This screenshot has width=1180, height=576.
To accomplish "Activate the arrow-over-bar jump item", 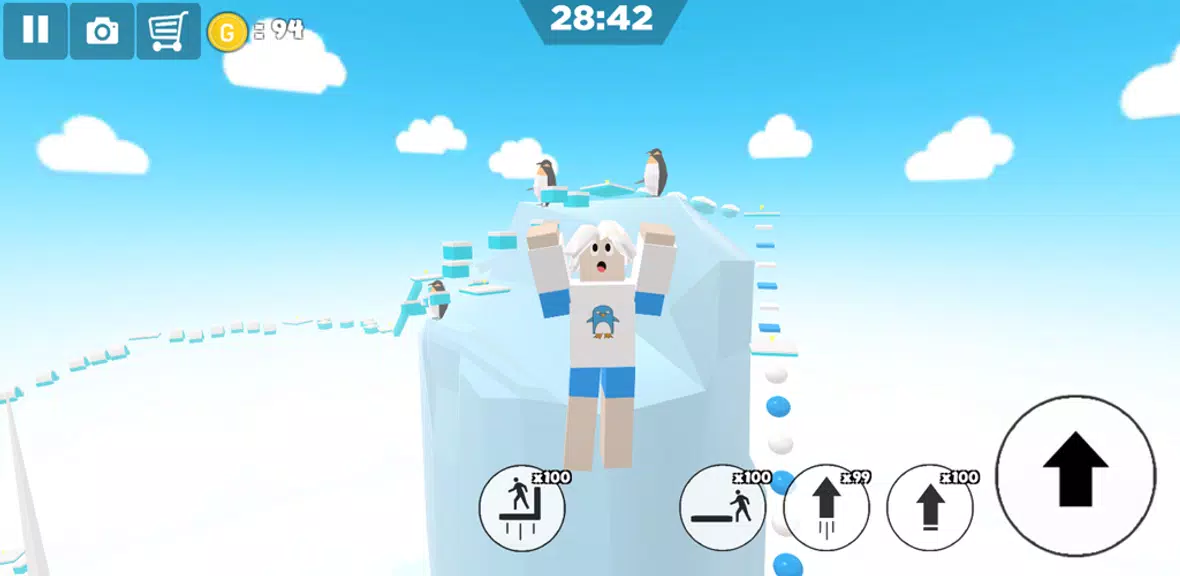I will [x=930, y=507].
